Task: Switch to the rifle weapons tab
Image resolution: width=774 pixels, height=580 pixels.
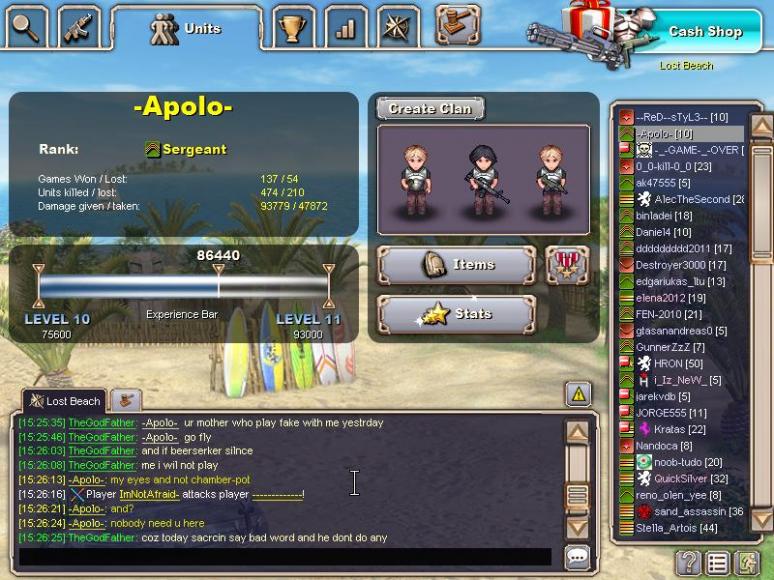Action: click(x=77, y=26)
